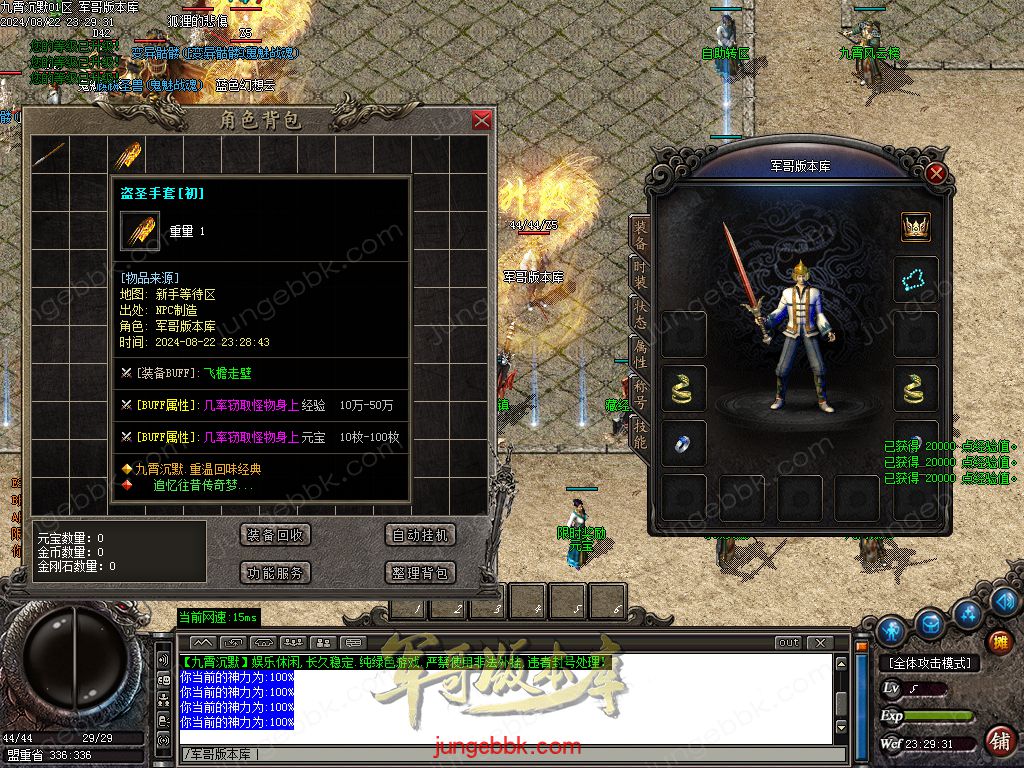This screenshot has width=1024, height=768.
Task: Open the blue chest bag icon
Action: 930,623
